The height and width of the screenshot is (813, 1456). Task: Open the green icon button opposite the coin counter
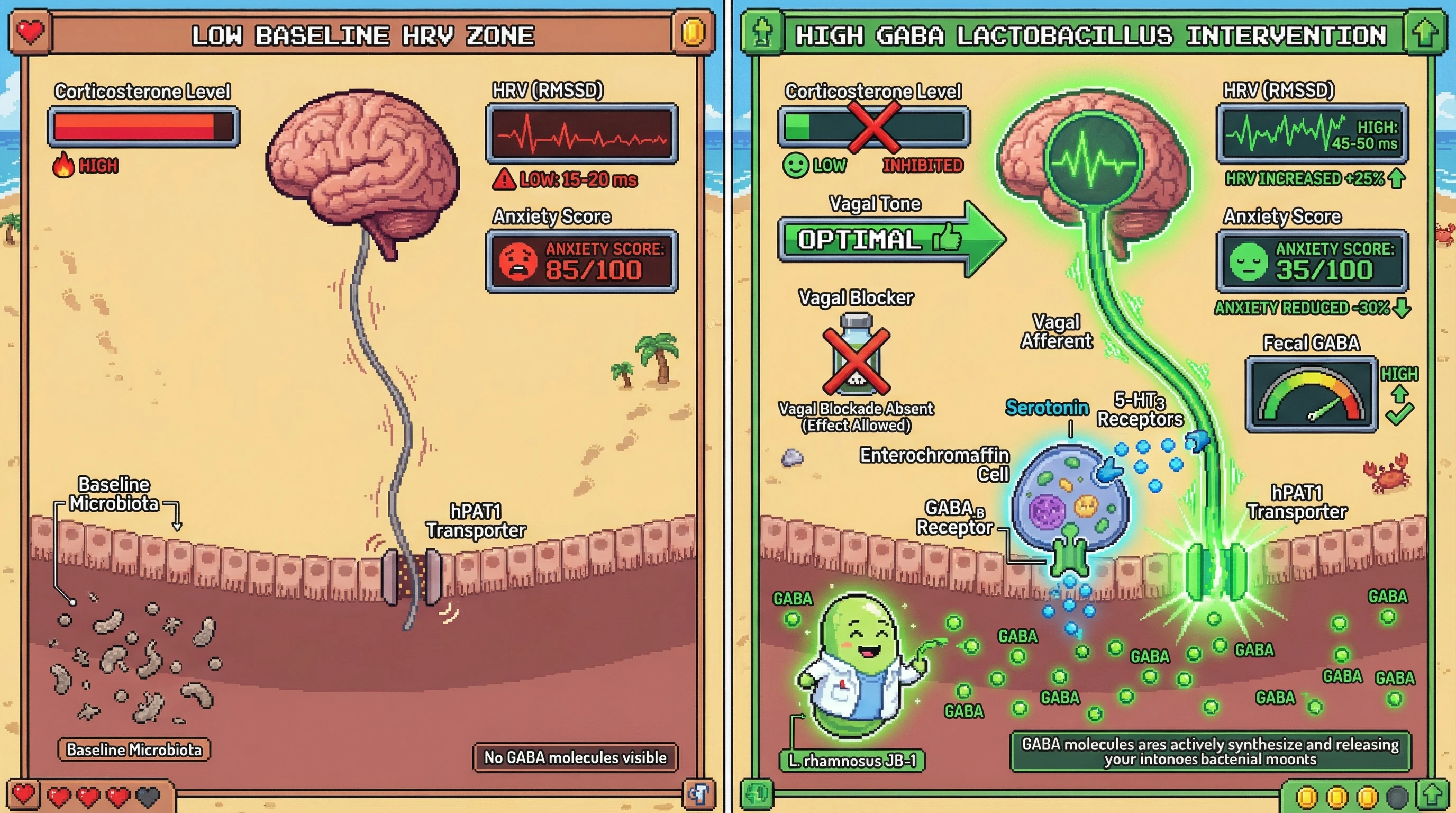(x=758, y=794)
